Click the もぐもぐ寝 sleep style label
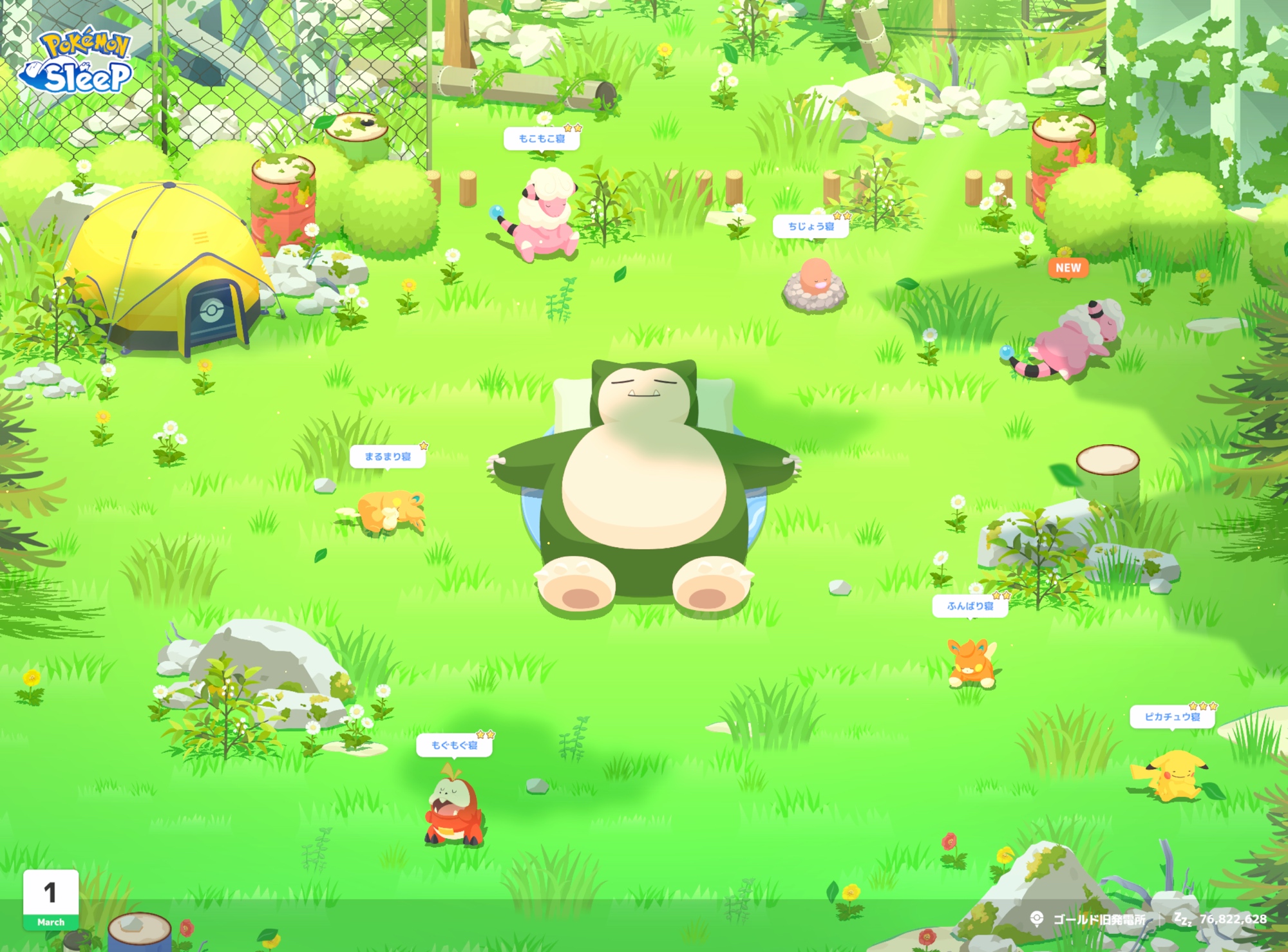Image resolution: width=1288 pixels, height=952 pixels. (x=455, y=745)
